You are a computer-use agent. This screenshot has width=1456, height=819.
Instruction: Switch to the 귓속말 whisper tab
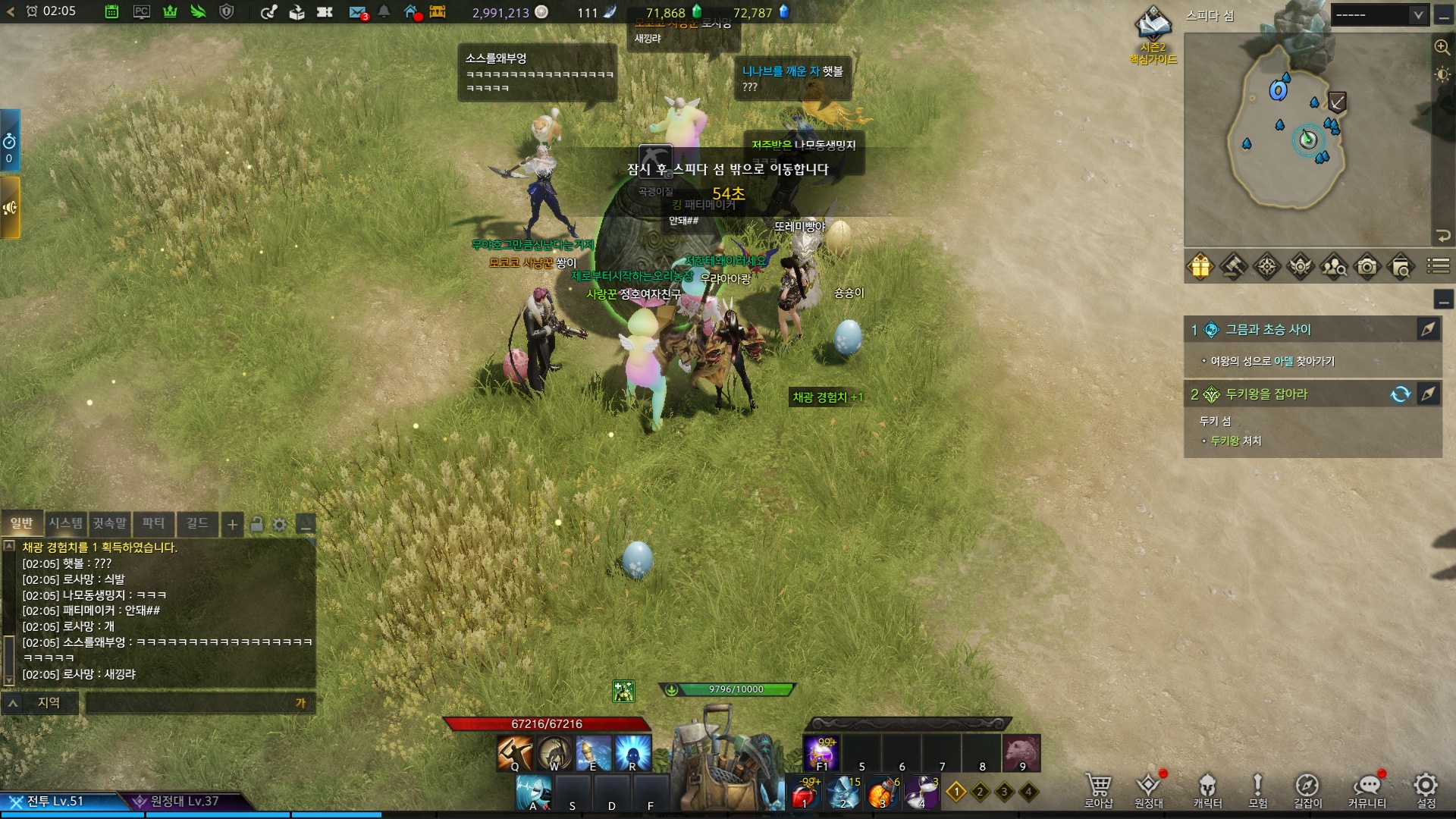[x=110, y=523]
